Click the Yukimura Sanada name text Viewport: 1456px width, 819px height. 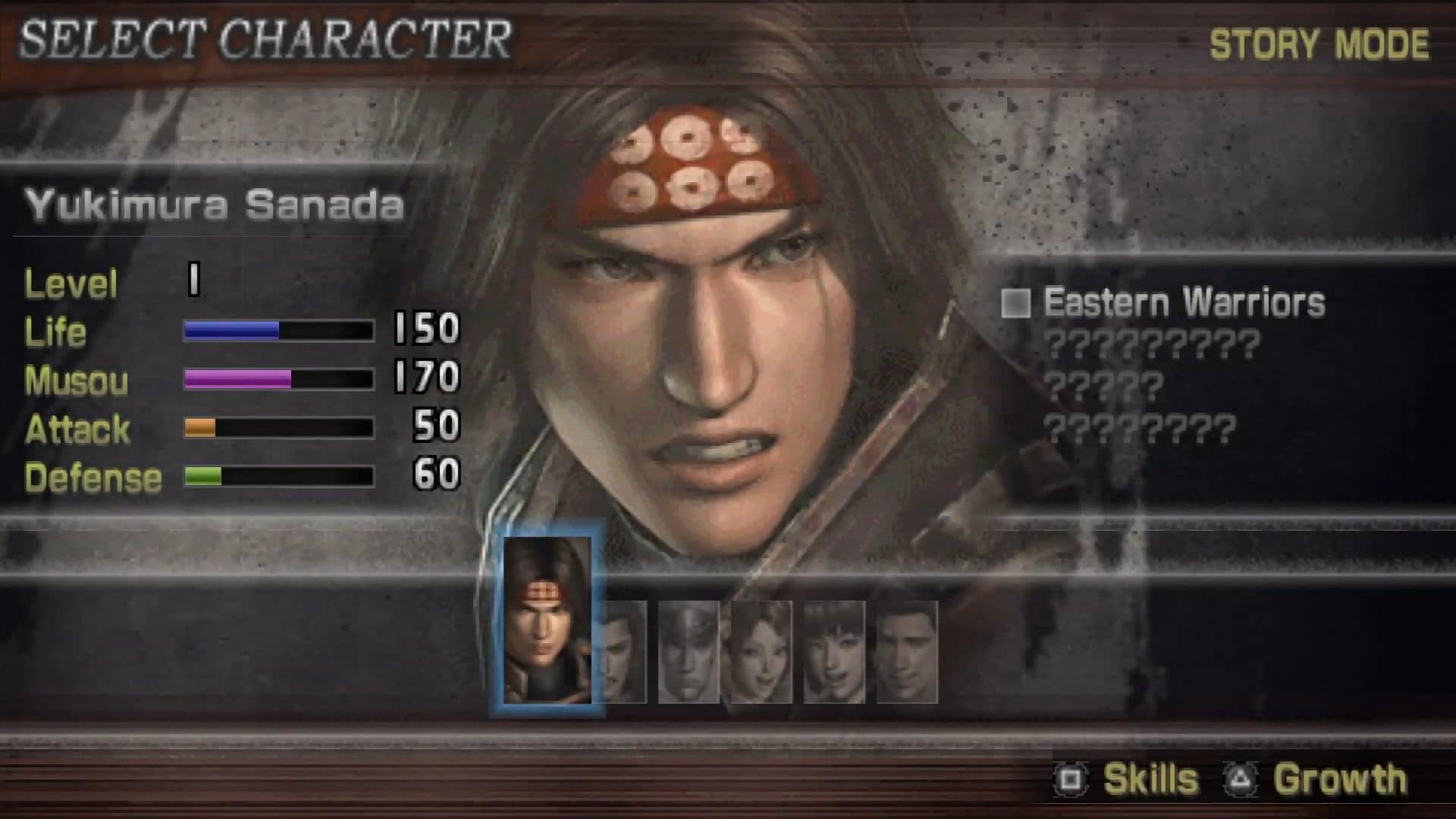(x=216, y=205)
